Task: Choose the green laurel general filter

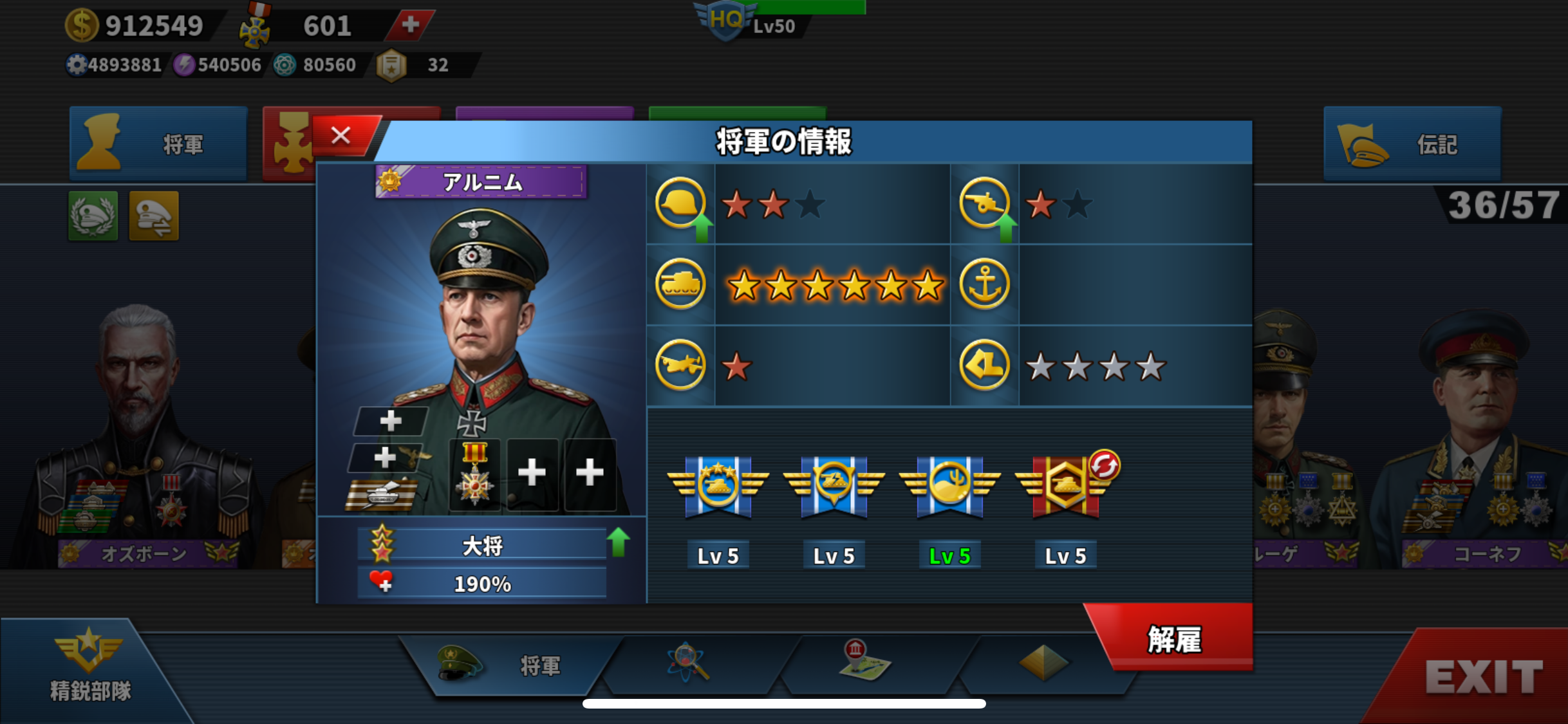Action: pyautogui.click(x=93, y=216)
